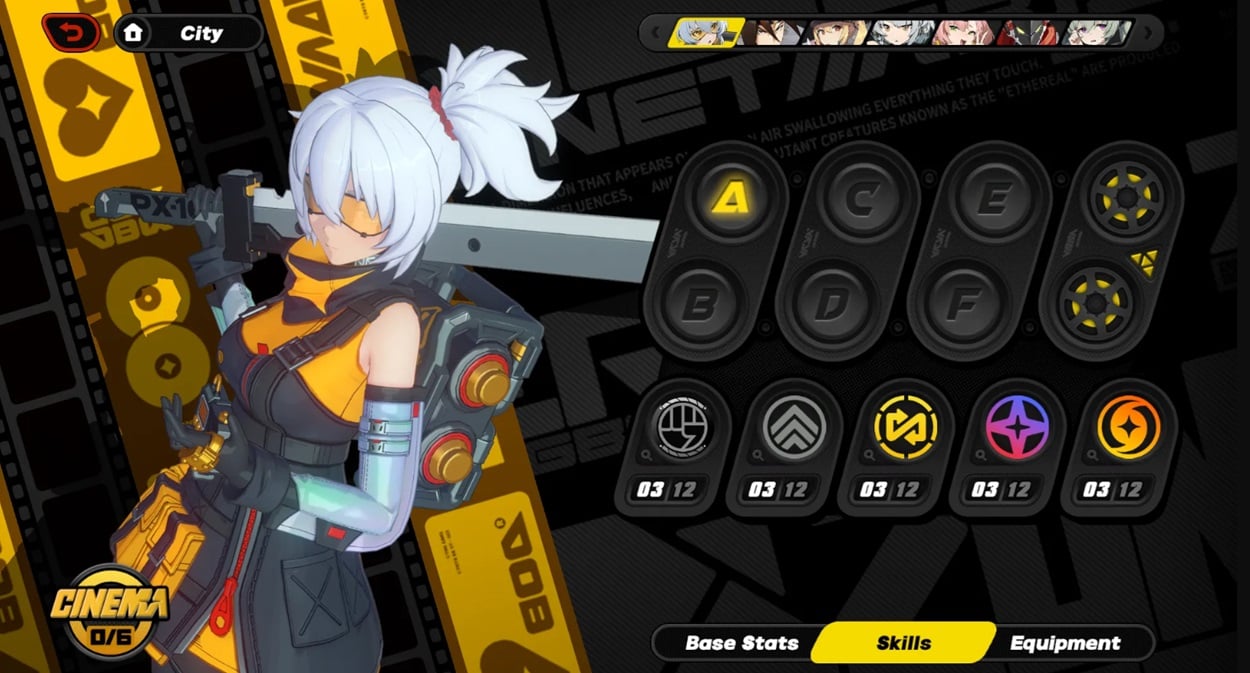Open the Base Stats tab

[x=741, y=643]
